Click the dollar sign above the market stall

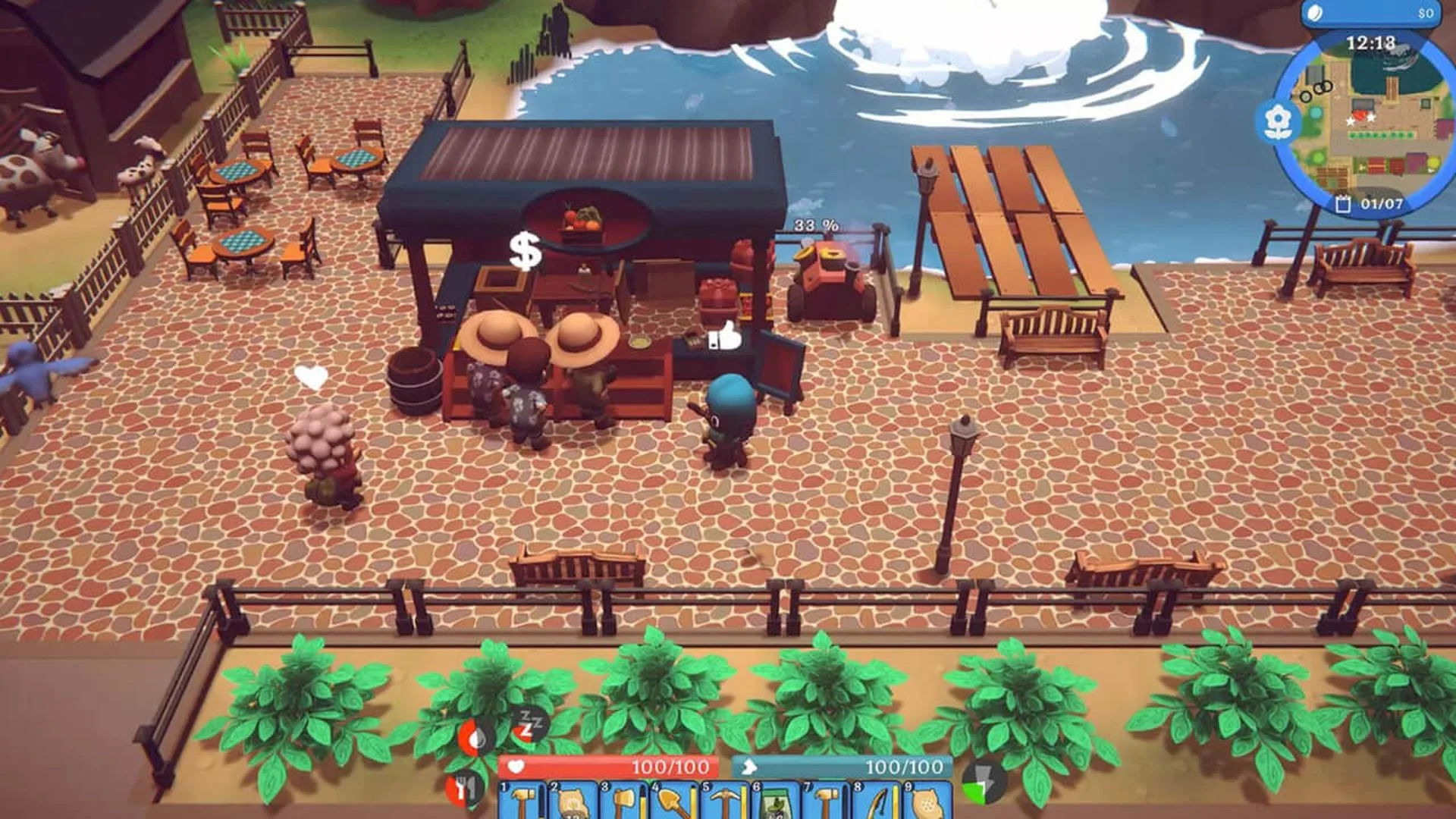click(x=526, y=250)
